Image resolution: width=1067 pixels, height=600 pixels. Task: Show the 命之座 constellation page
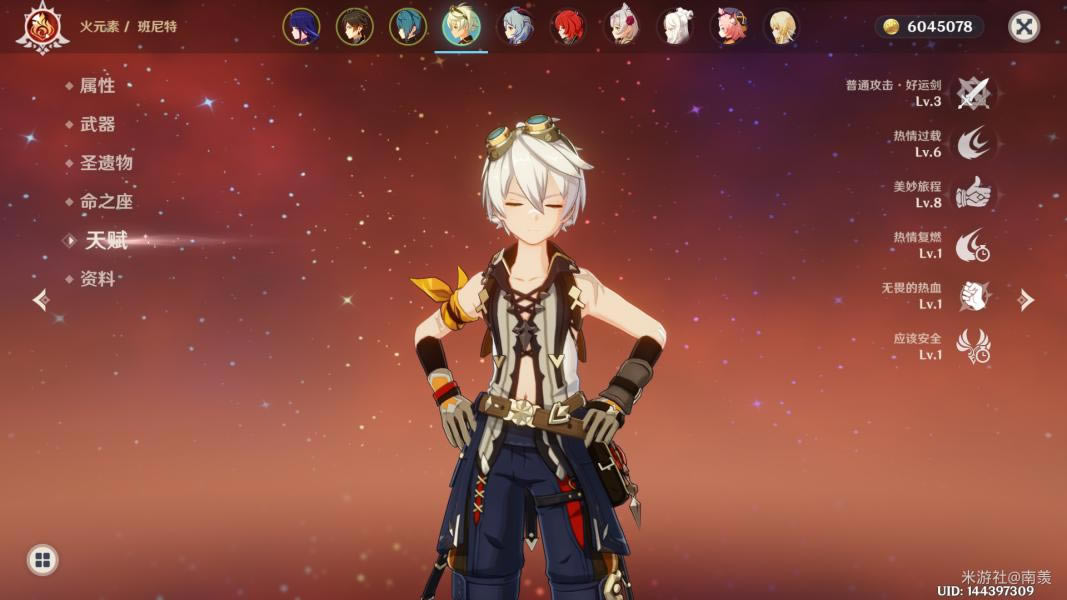click(106, 201)
